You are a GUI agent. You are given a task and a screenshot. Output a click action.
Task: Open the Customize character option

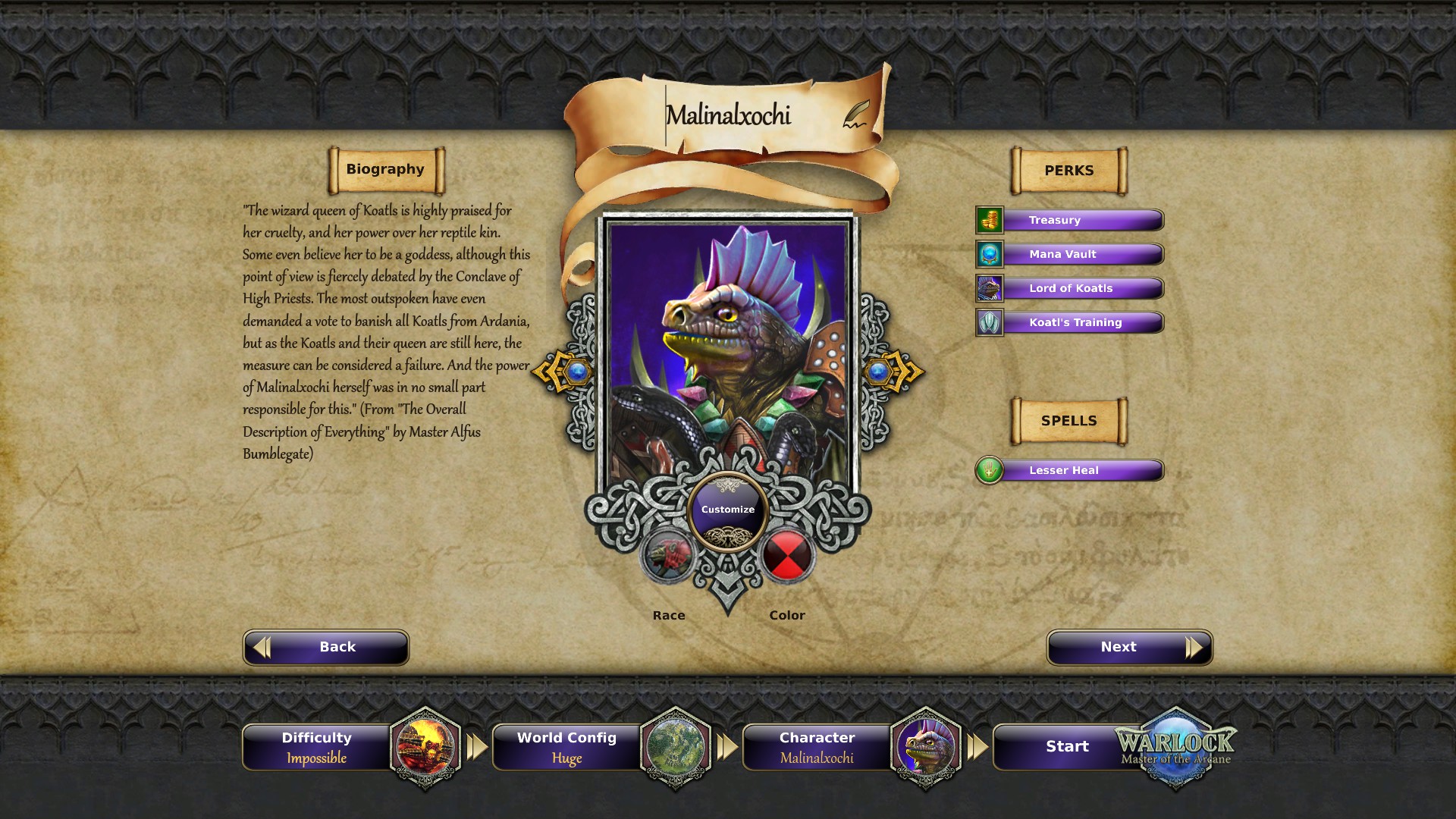728,510
